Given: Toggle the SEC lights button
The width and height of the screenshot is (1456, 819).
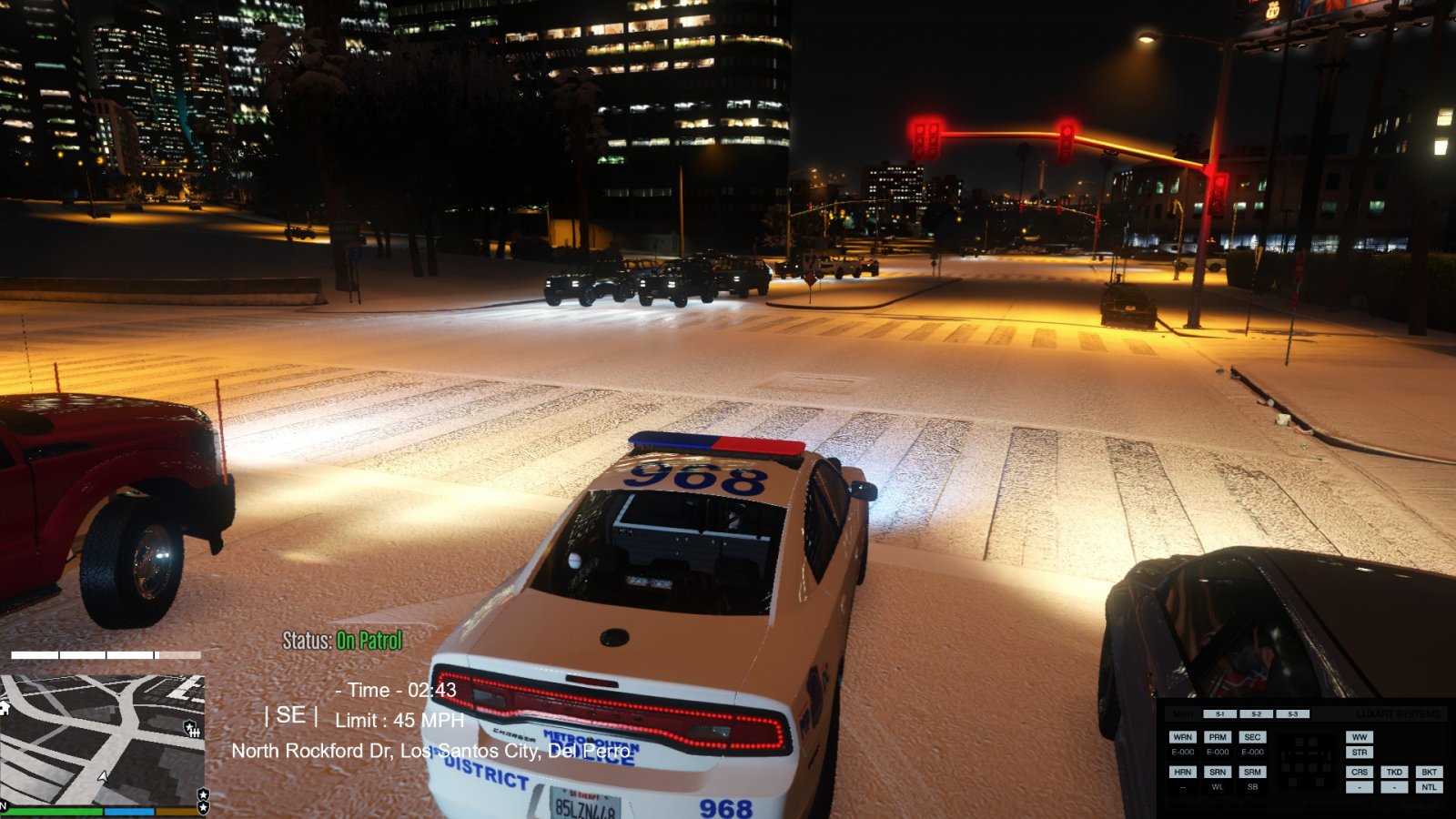Looking at the screenshot, I should [1252, 737].
